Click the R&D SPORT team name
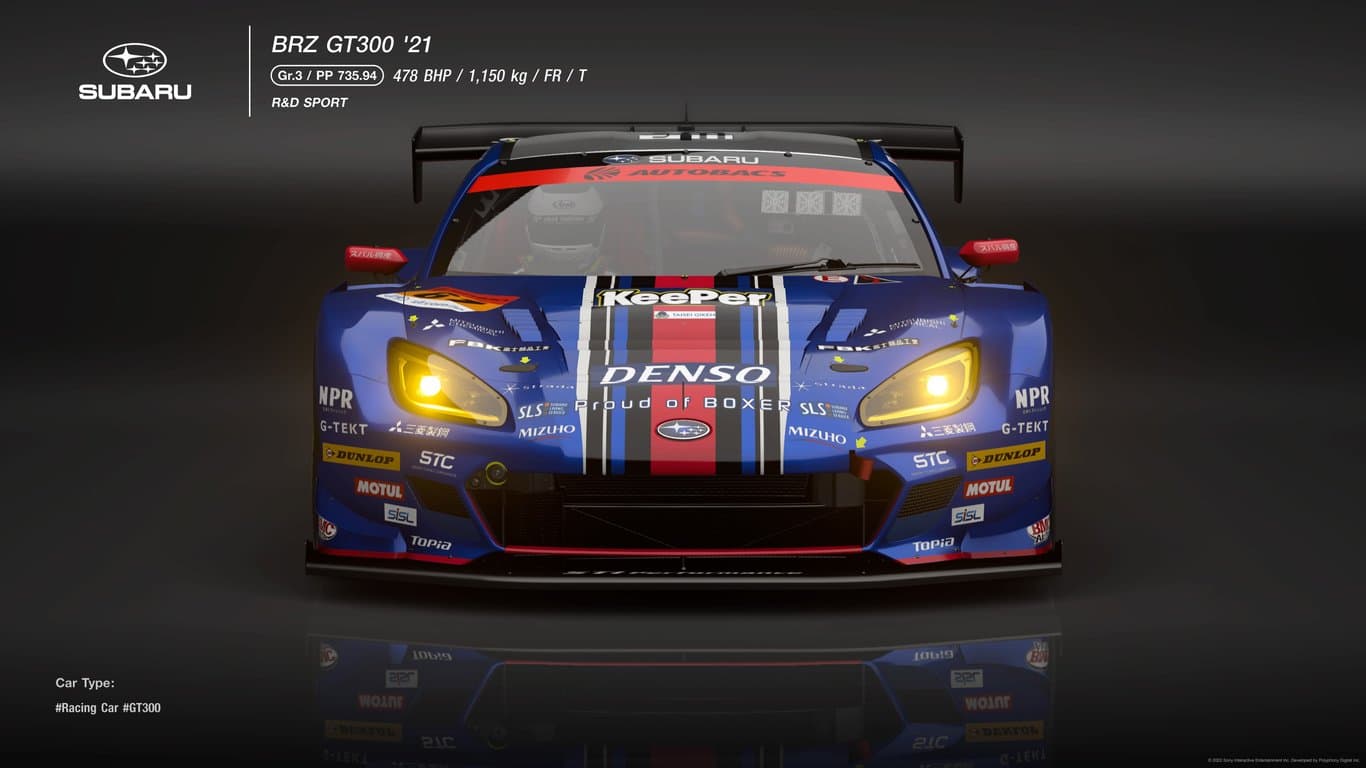 tap(308, 102)
